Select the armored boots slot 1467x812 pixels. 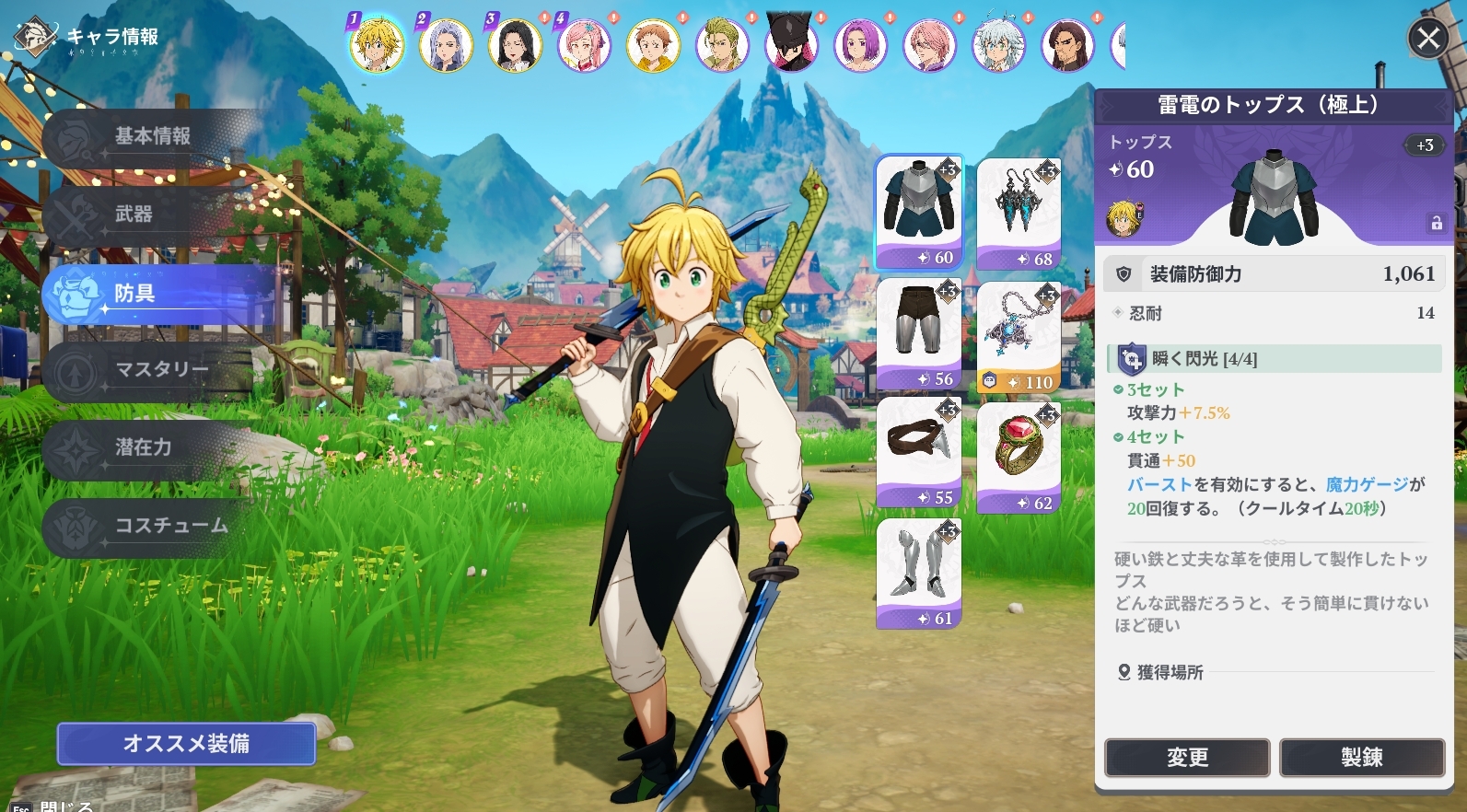919,573
